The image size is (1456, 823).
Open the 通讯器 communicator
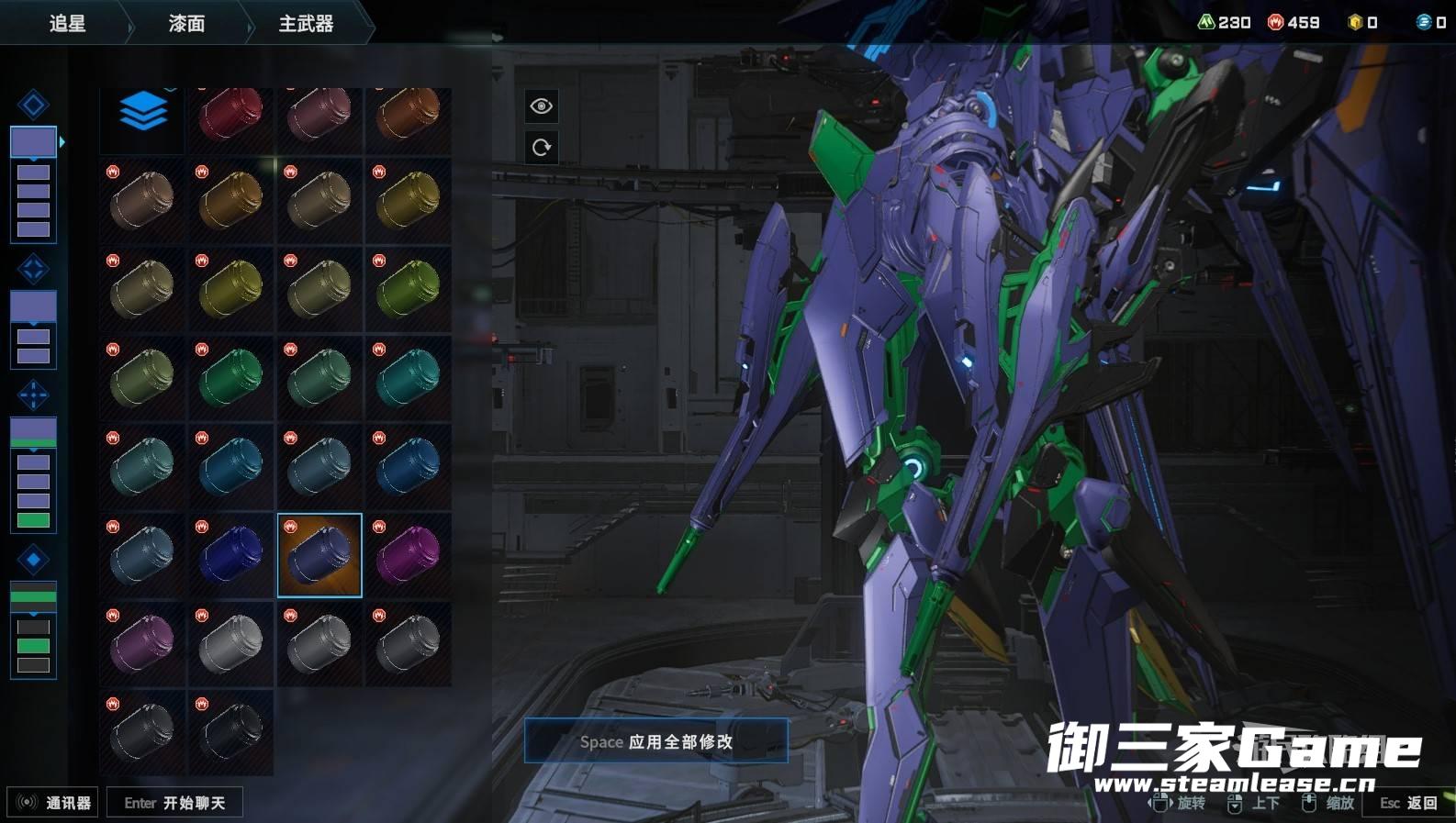[x=53, y=803]
